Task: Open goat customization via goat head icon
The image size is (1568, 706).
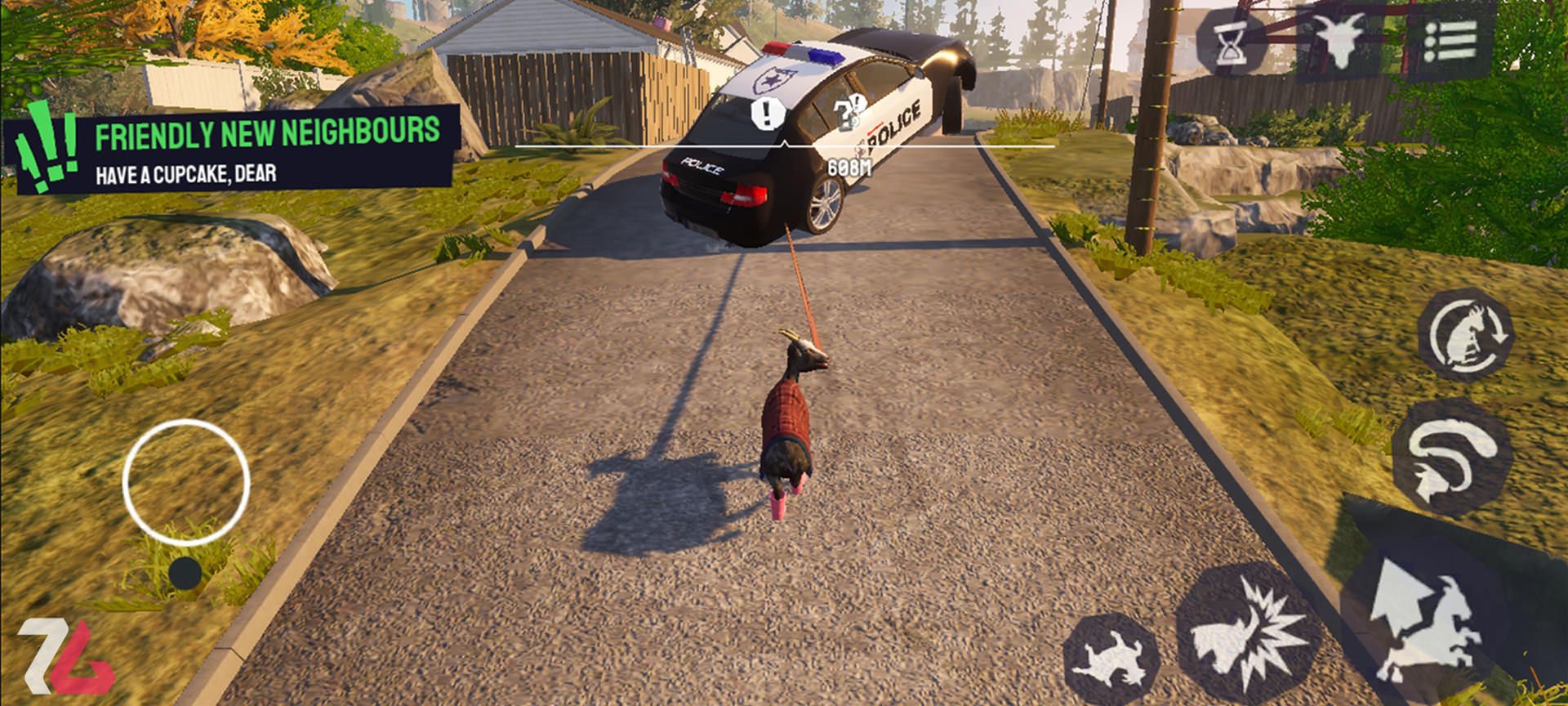Action: [x=1339, y=39]
